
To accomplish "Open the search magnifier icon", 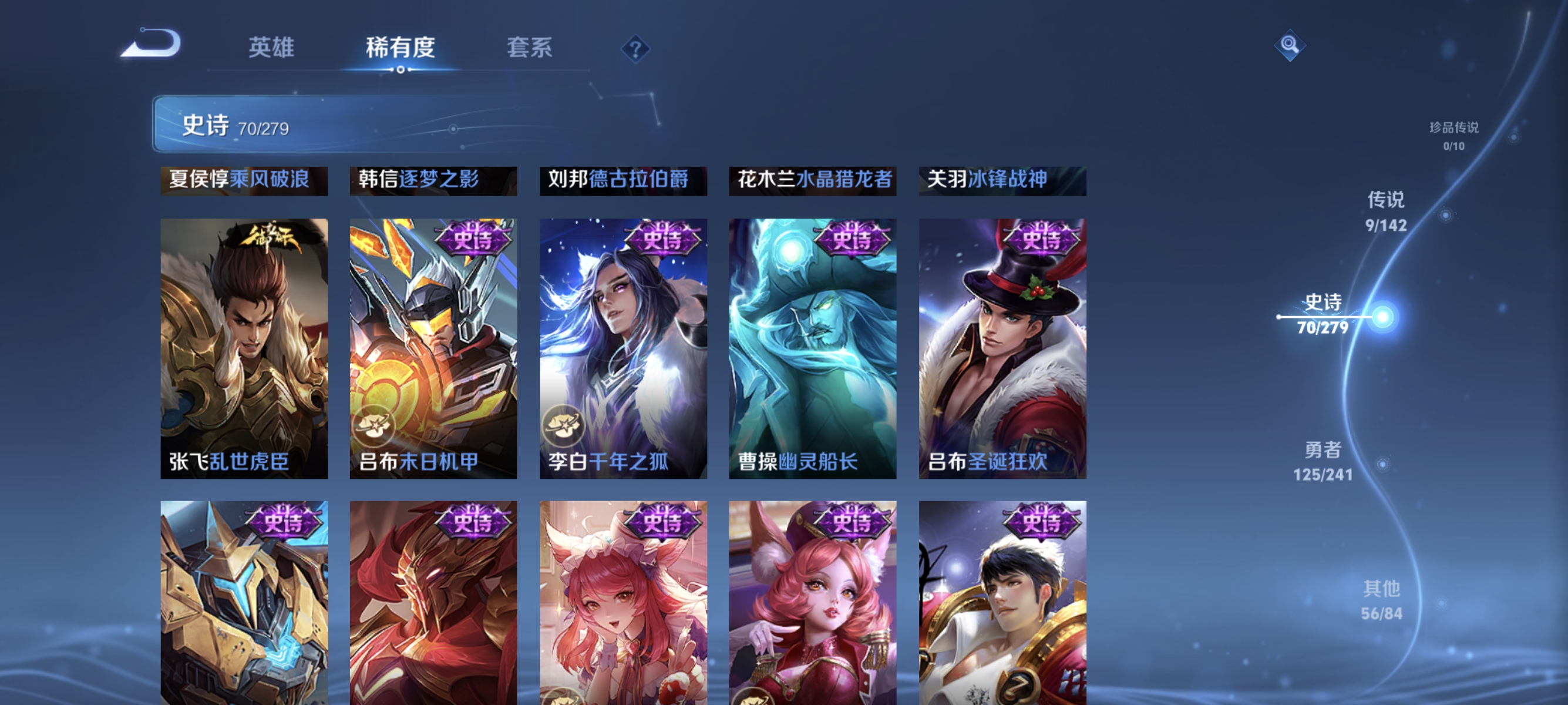I will 1291,45.
